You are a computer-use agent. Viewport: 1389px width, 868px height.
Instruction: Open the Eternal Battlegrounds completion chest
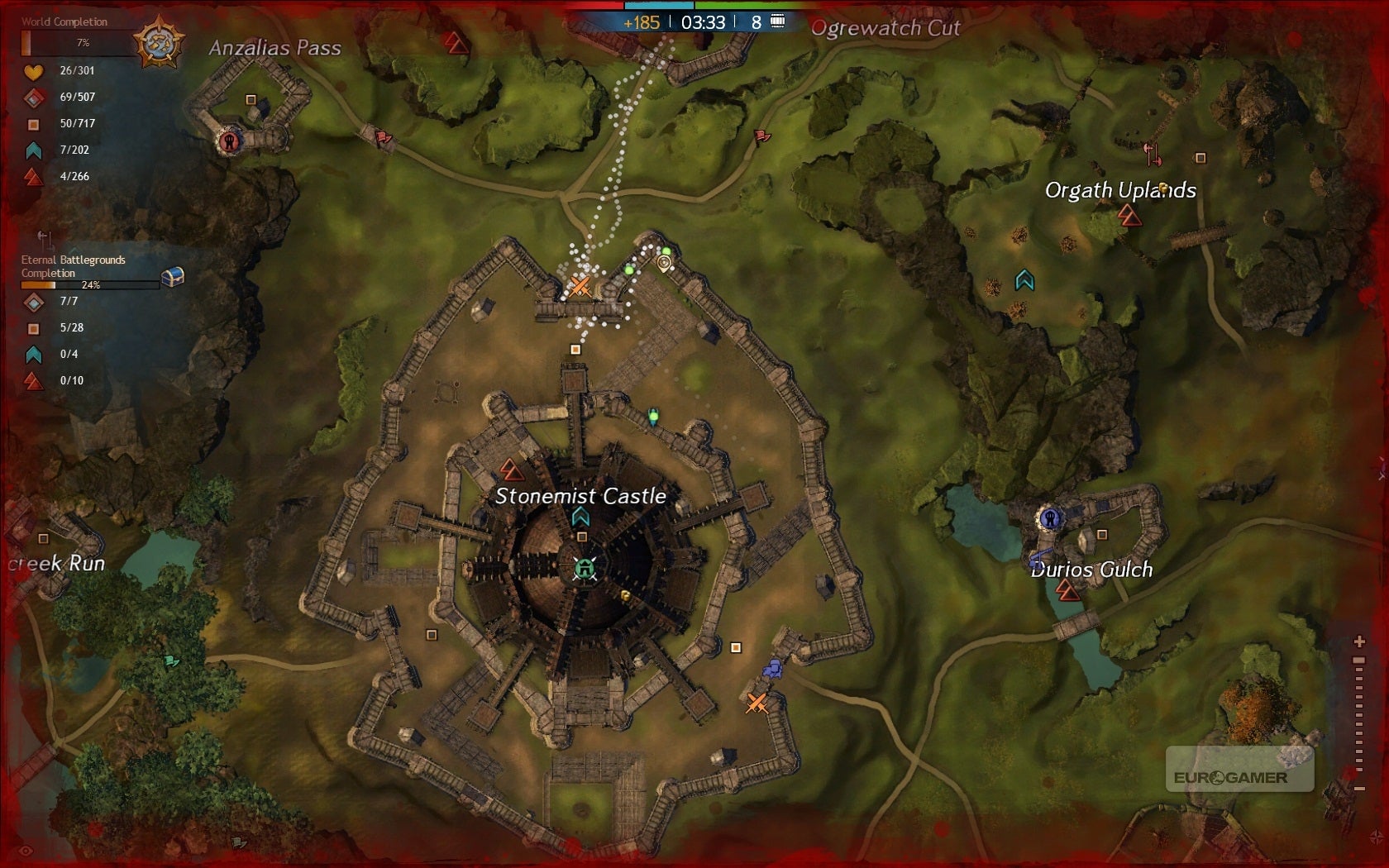(172, 277)
